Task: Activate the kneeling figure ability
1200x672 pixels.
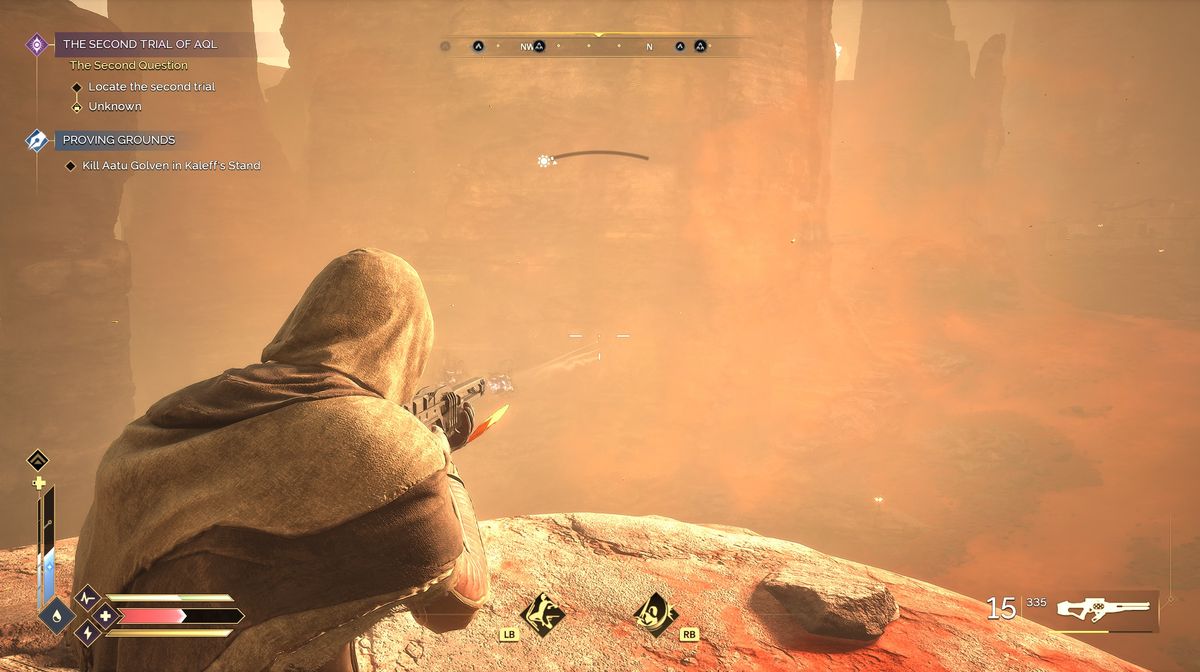Action: pyautogui.click(x=544, y=609)
